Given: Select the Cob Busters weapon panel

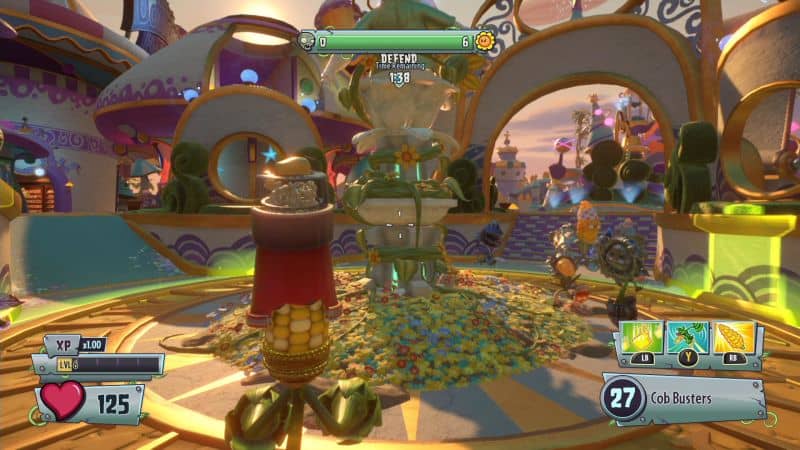Looking at the screenshot, I should coord(683,399).
